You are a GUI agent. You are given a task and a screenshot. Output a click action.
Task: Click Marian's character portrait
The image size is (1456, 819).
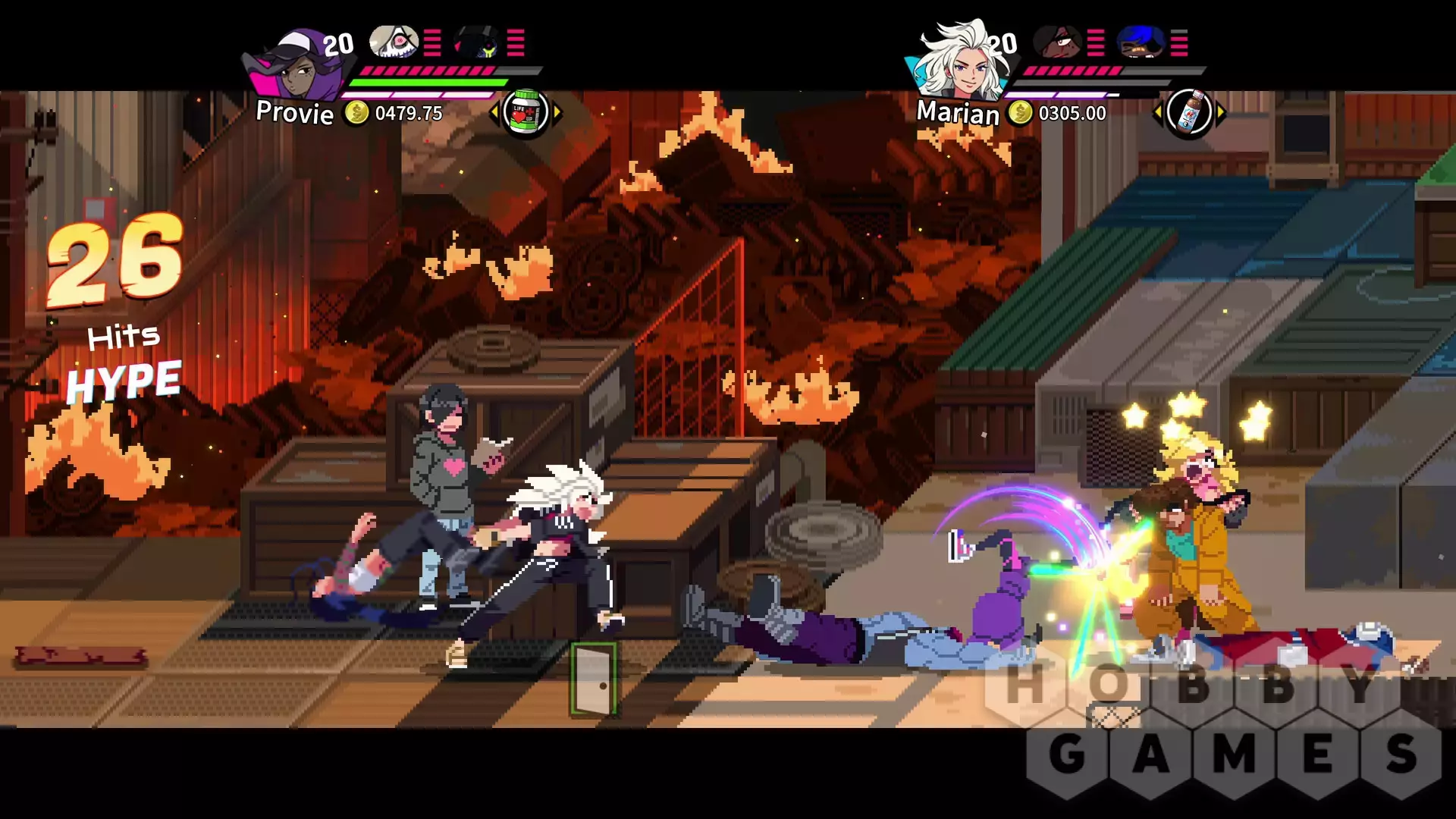(957, 61)
